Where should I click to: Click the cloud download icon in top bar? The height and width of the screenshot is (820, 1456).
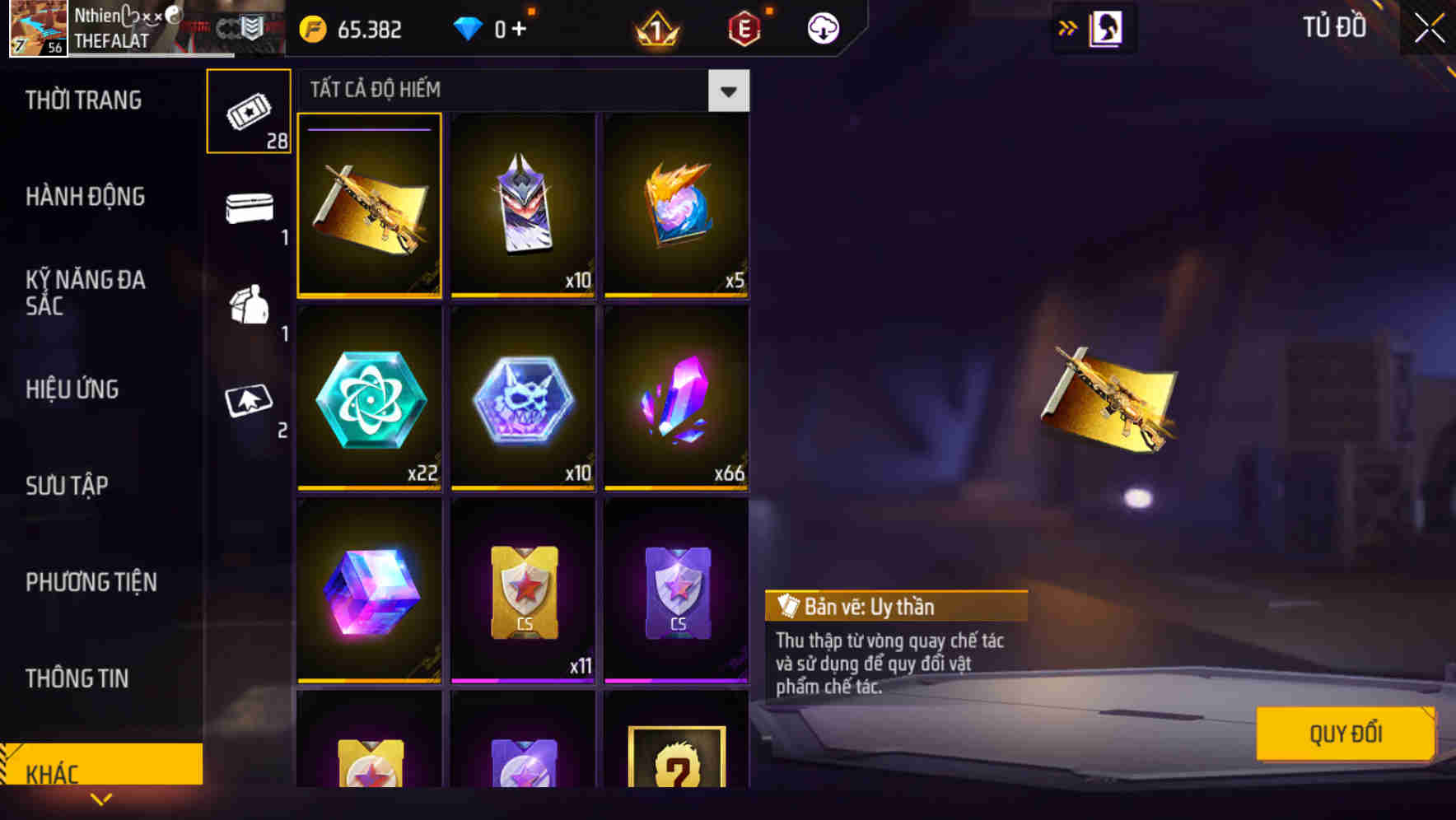point(822,27)
